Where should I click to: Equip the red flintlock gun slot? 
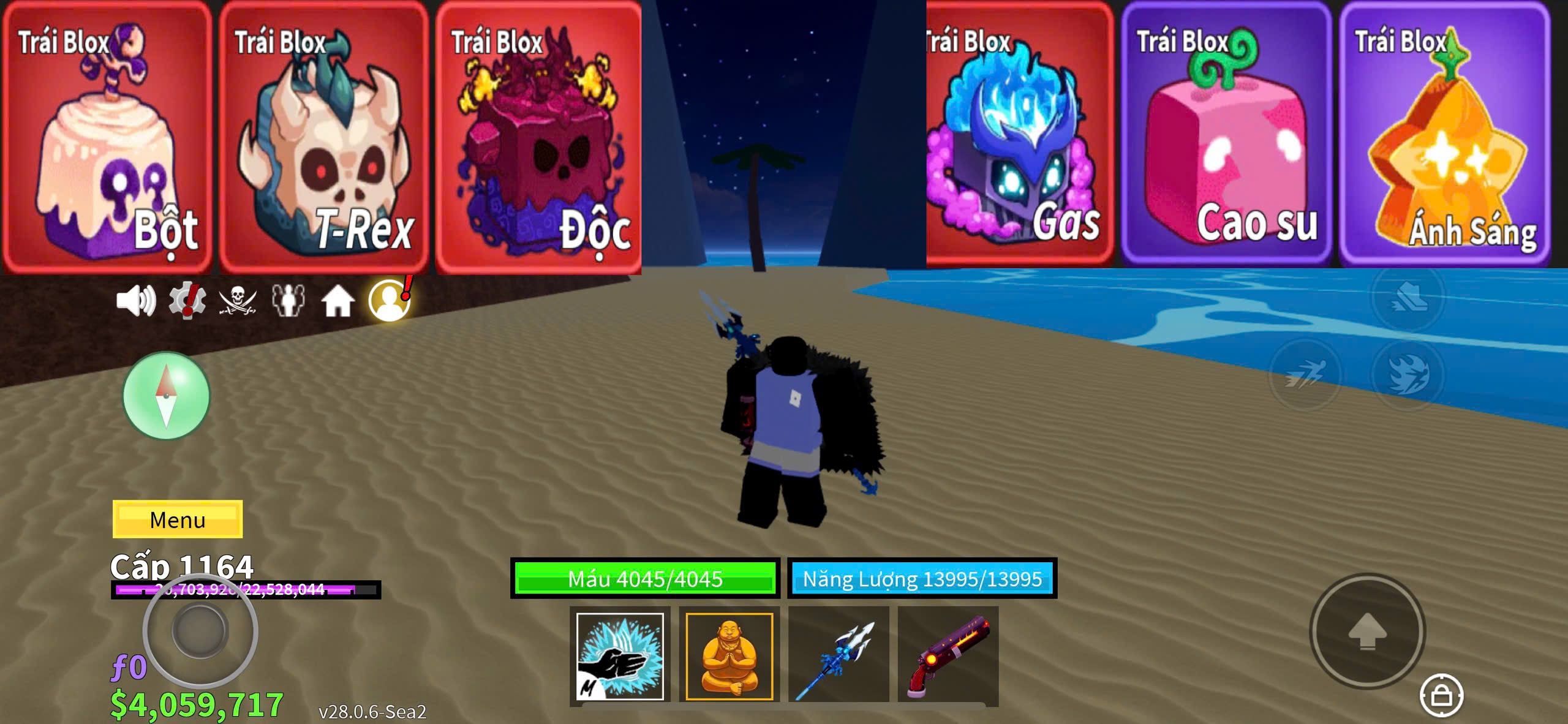(x=948, y=656)
